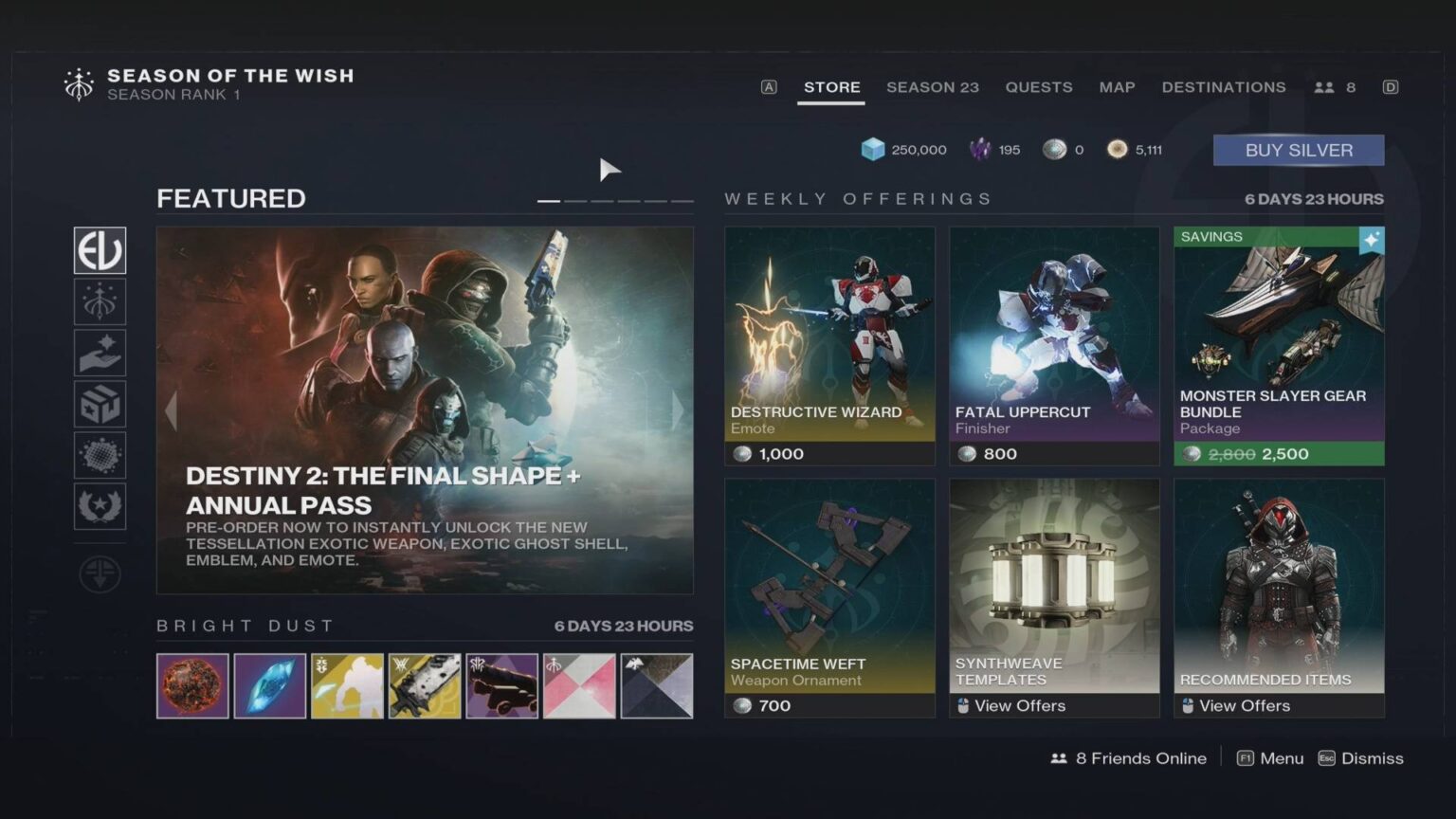Click the first Bright Dust item thumbnail
The height and width of the screenshot is (819, 1456).
pos(192,685)
